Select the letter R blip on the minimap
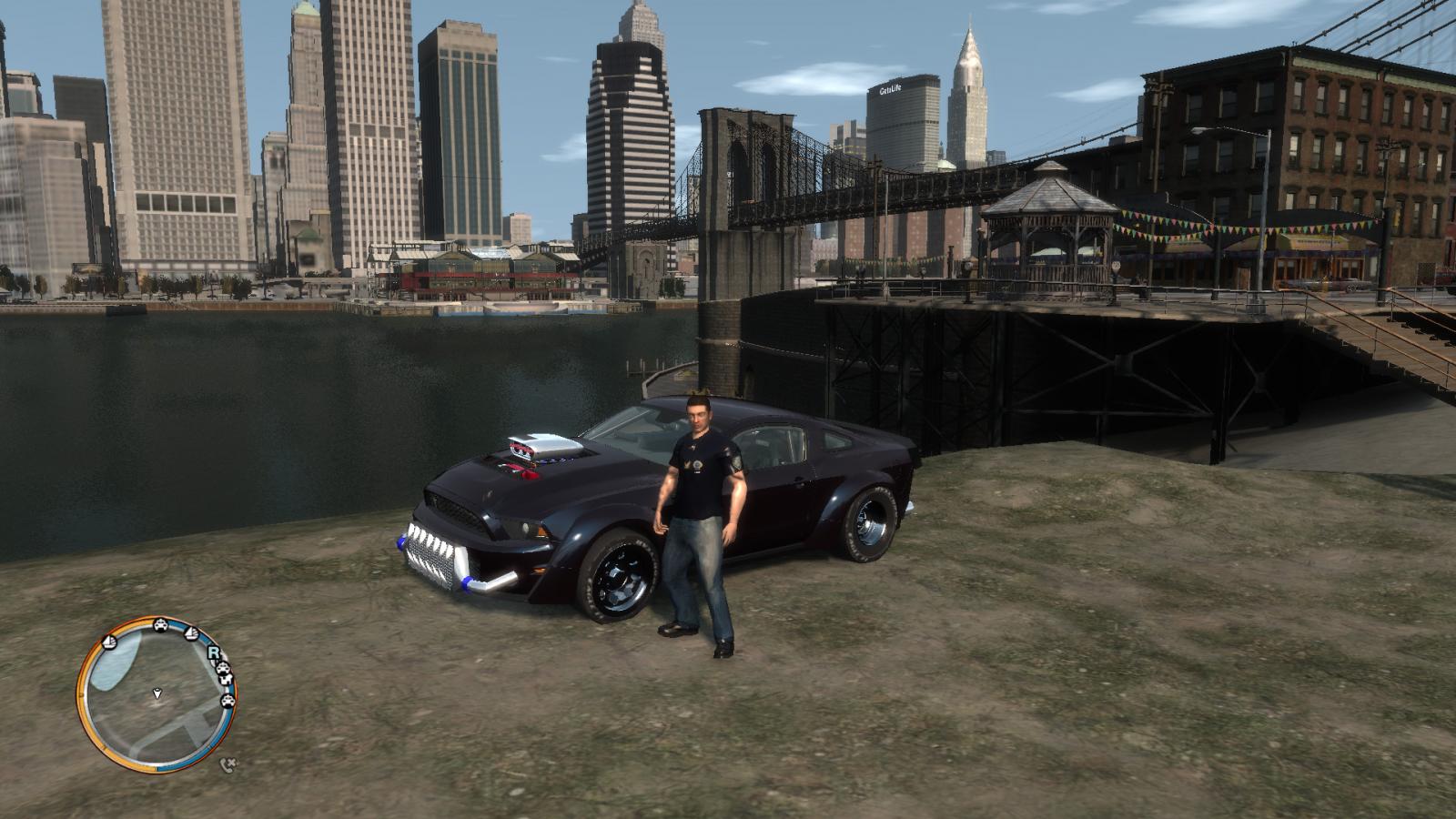Viewport: 1456px width, 819px height. [x=214, y=652]
